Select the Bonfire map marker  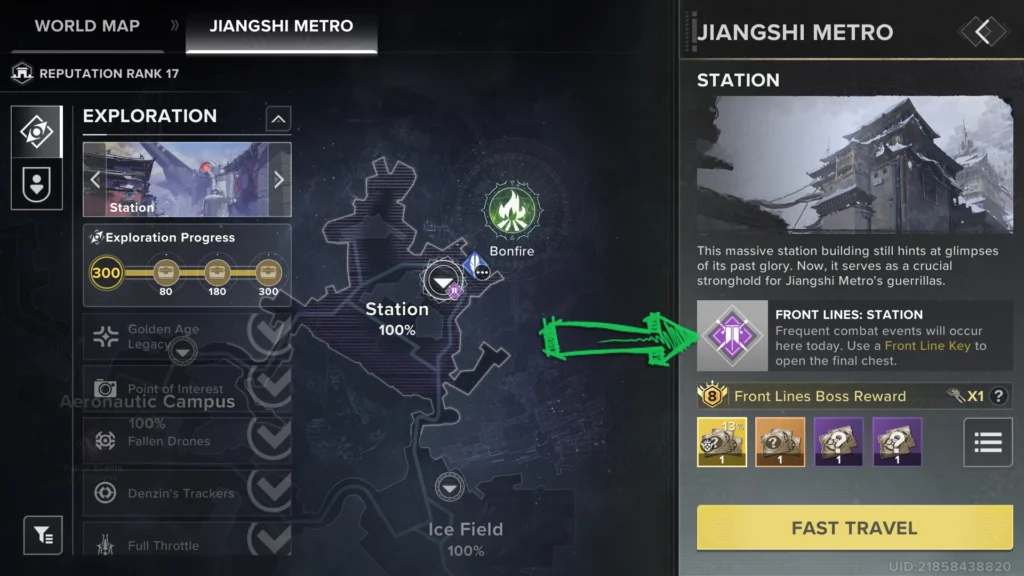tap(511, 211)
